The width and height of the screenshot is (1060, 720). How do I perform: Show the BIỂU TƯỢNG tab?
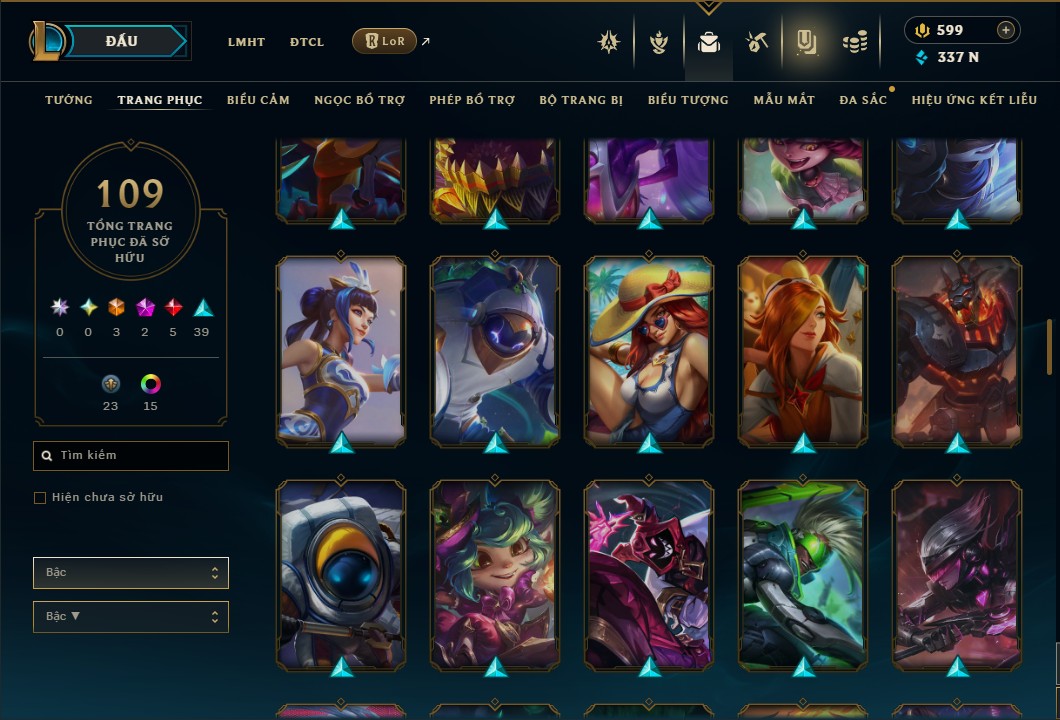pyautogui.click(x=688, y=100)
